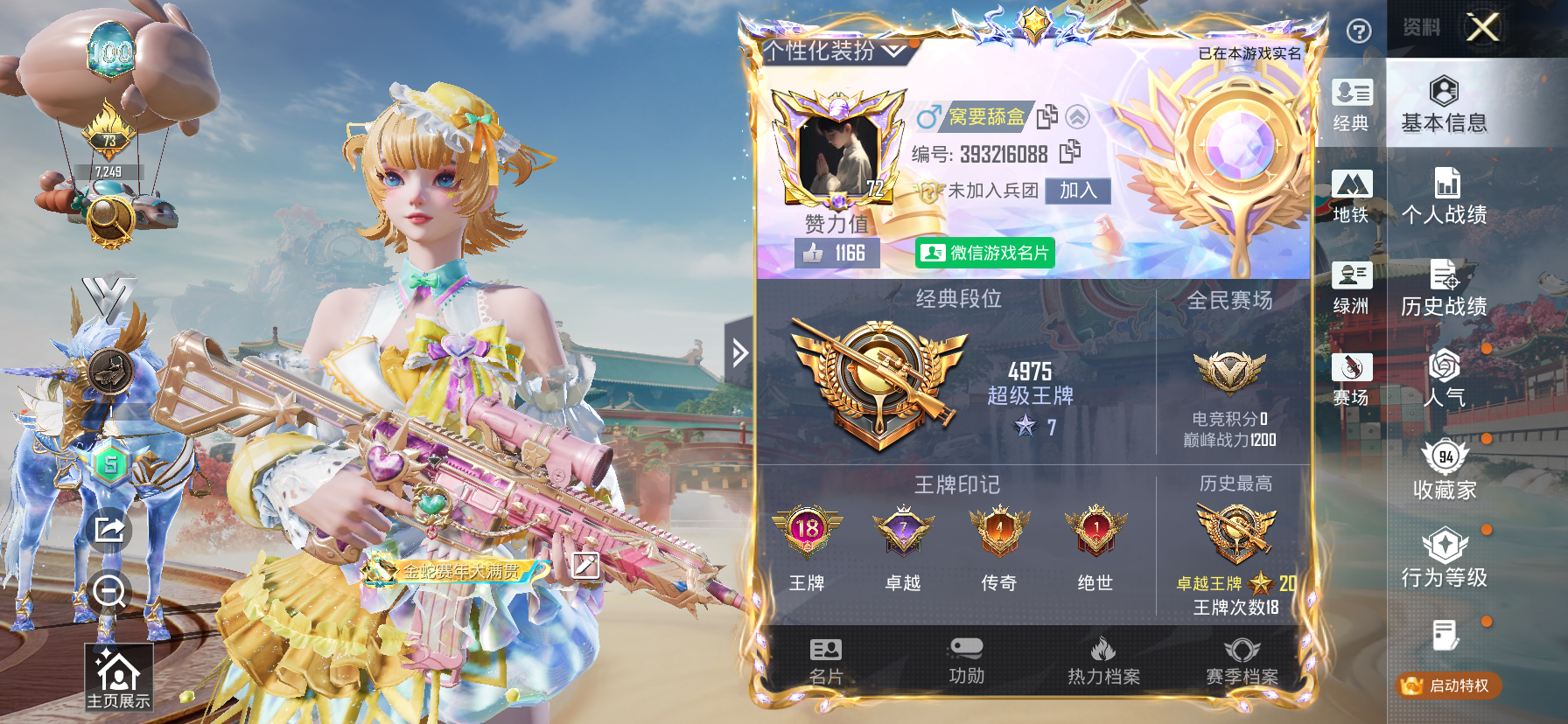
Task: Open the 收藏家 collector page
Action: coord(1444,472)
